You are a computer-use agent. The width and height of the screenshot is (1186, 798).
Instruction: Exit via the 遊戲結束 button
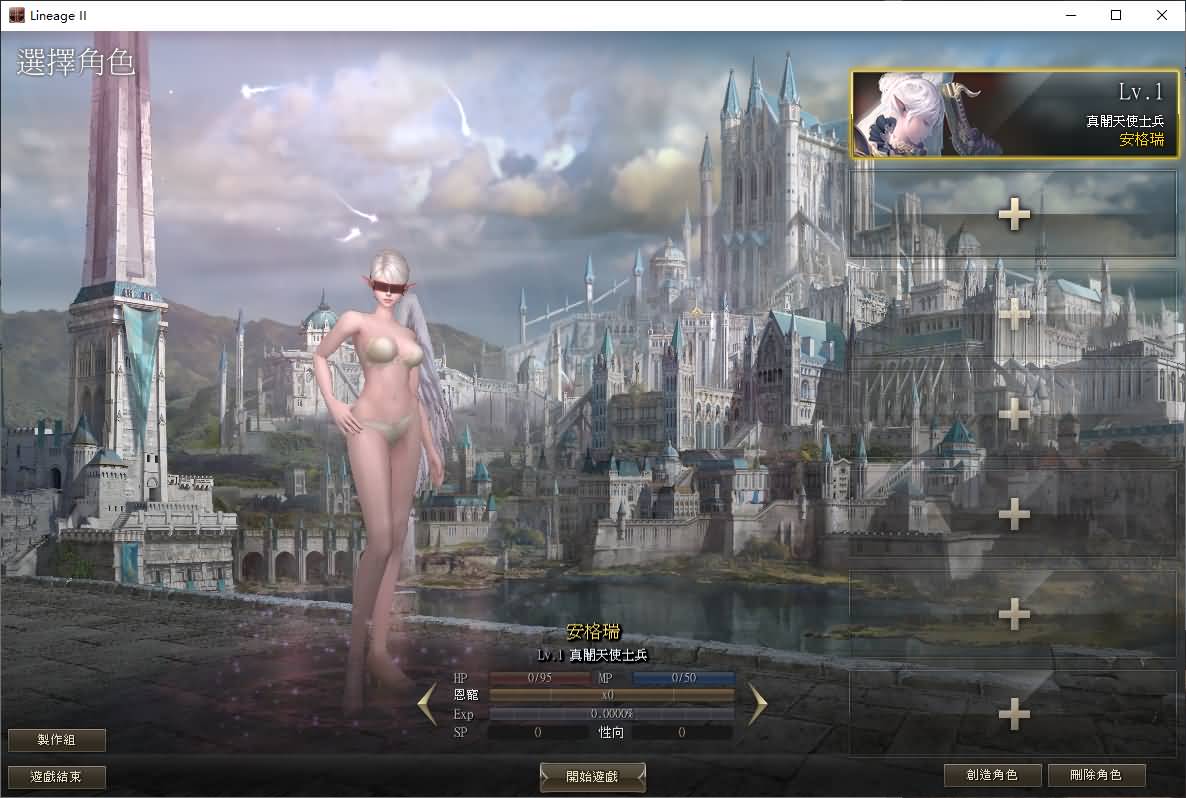[x=57, y=777]
